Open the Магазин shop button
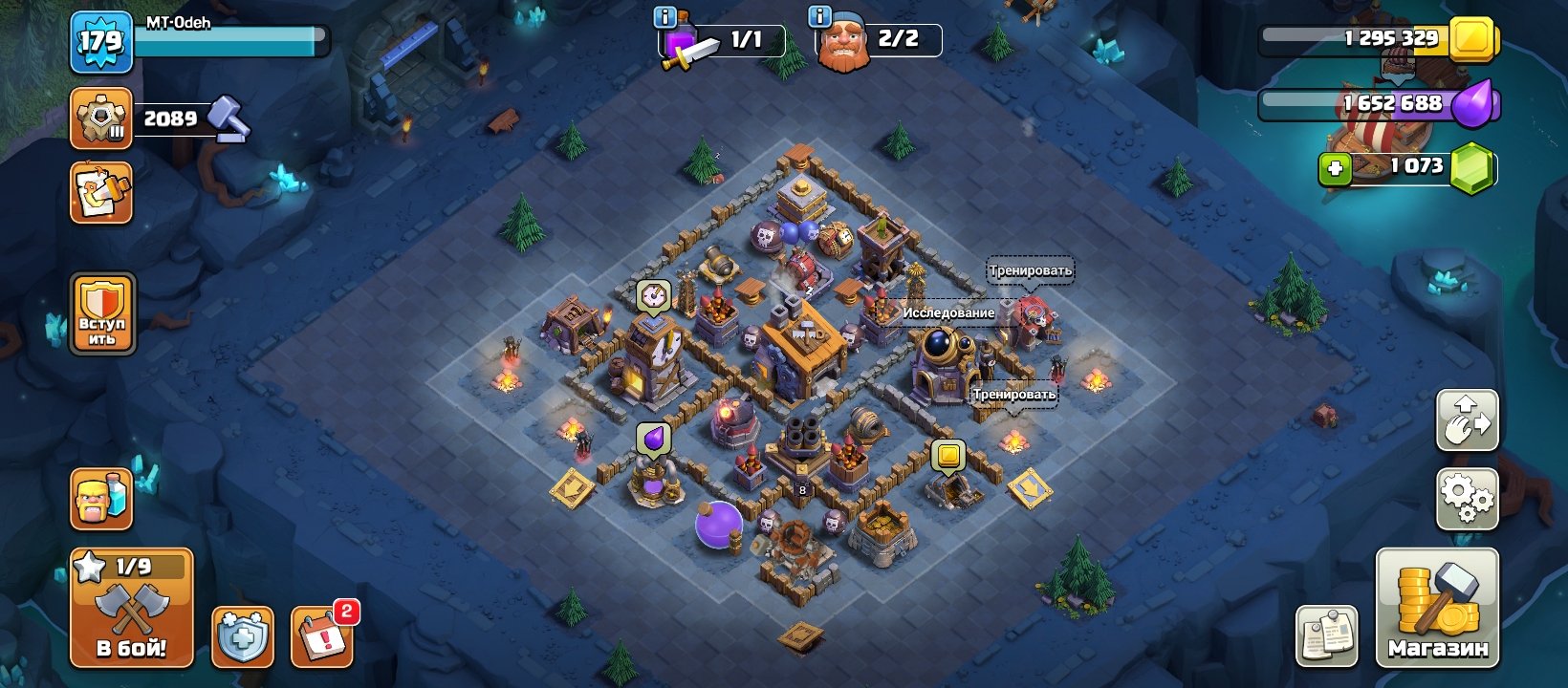This screenshot has height=688, width=1568. click(x=1439, y=610)
